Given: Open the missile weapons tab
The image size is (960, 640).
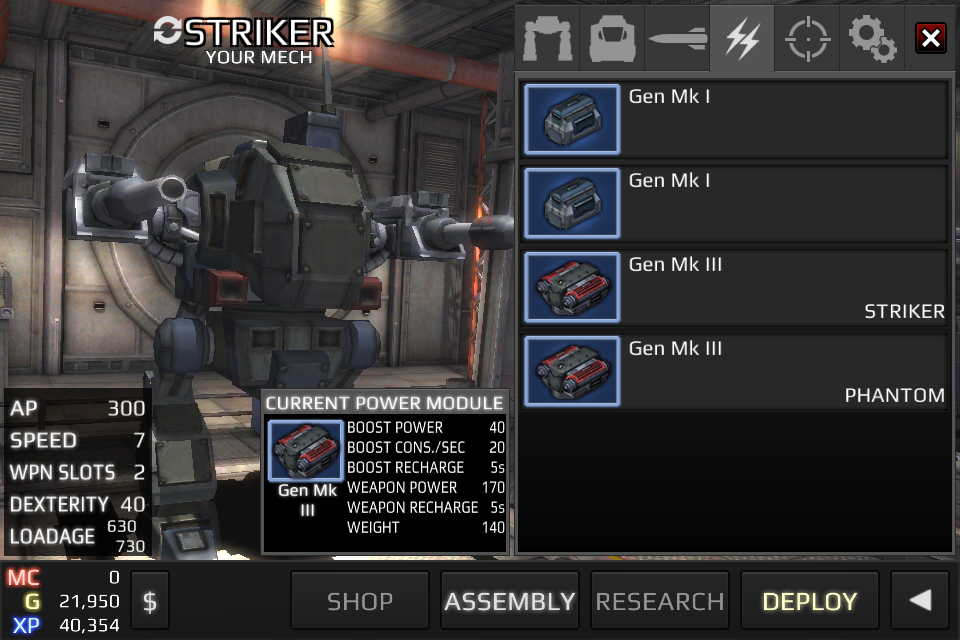Looking at the screenshot, I should click(677, 39).
